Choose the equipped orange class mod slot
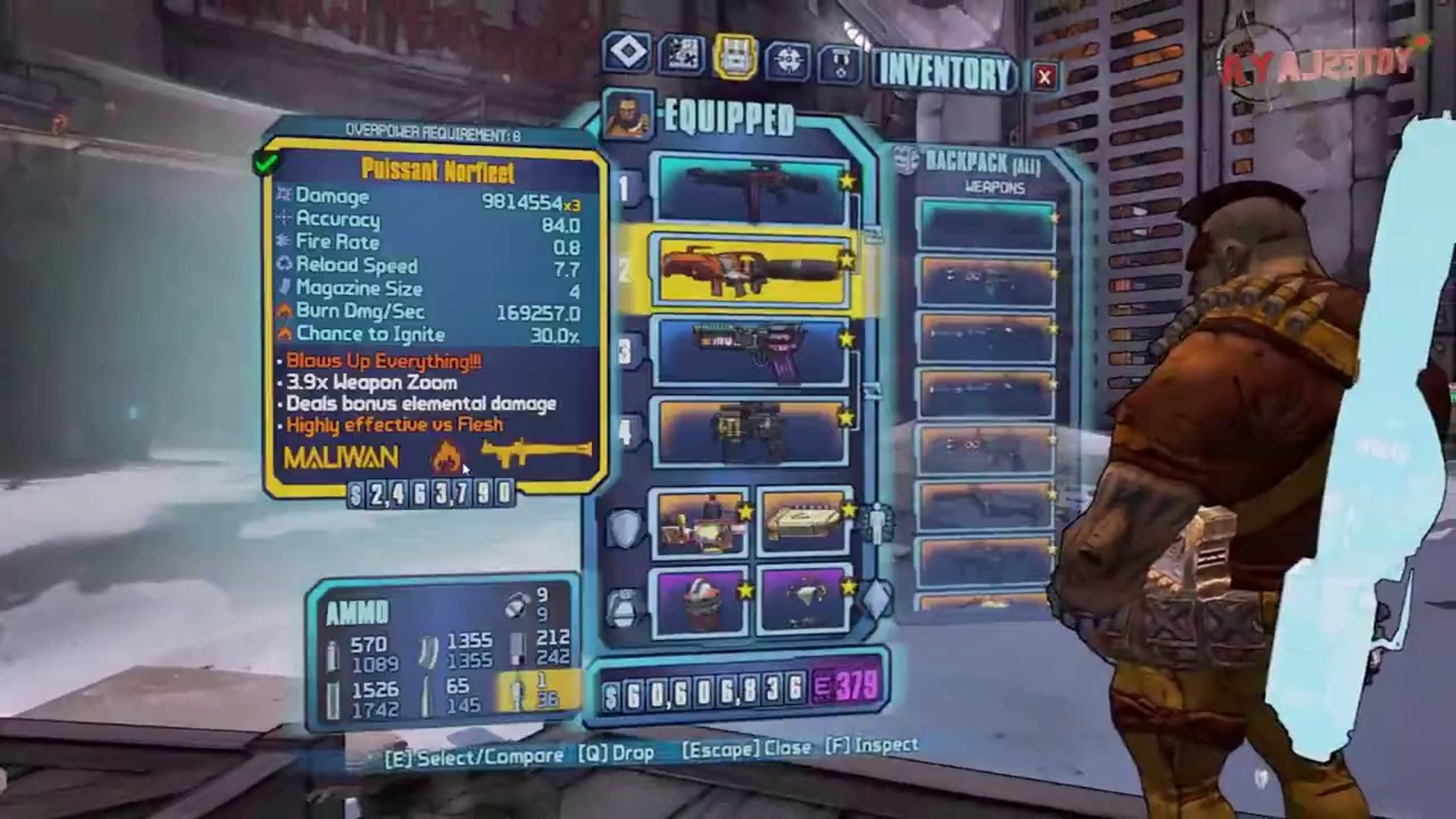The height and width of the screenshot is (819, 1456). [804, 521]
